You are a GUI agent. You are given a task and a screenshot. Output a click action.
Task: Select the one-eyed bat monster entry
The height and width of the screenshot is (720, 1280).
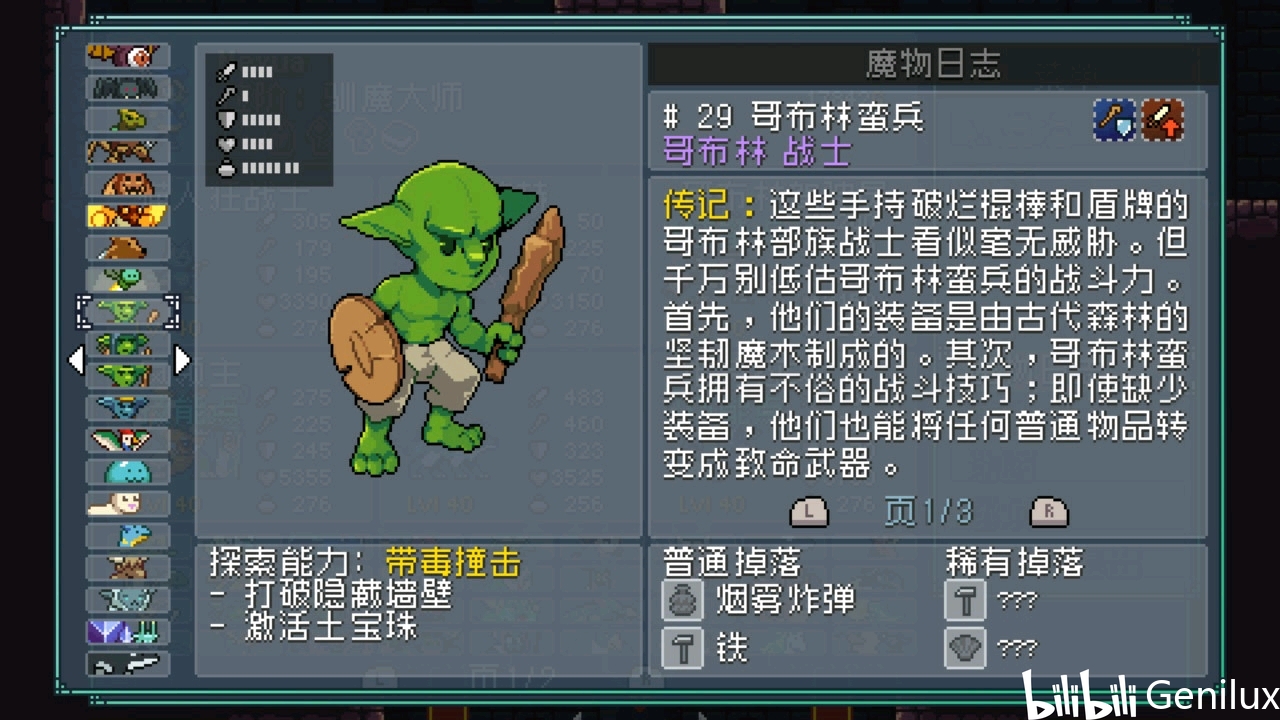pyautogui.click(x=128, y=57)
